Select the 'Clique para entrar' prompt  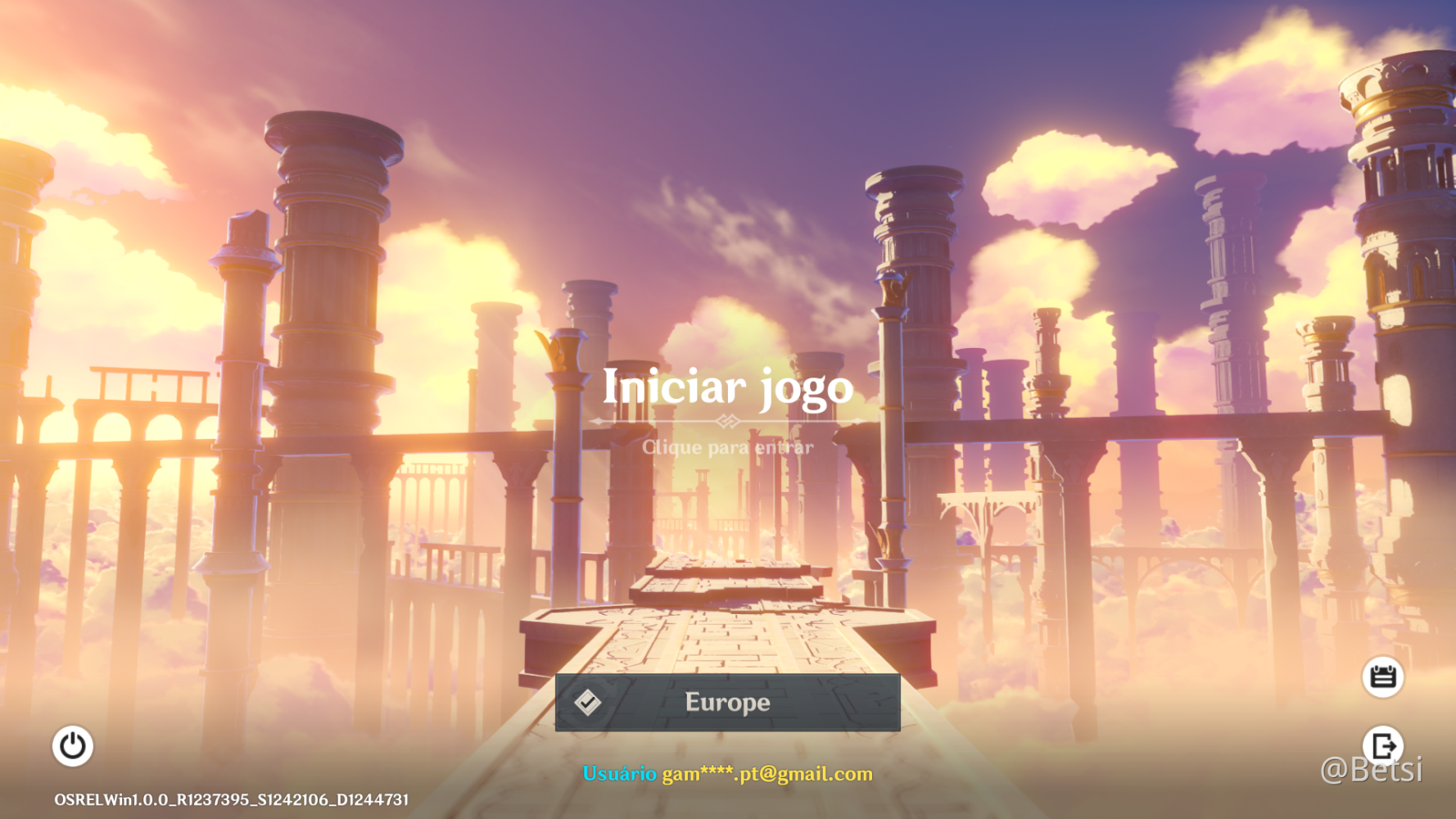[727, 447]
